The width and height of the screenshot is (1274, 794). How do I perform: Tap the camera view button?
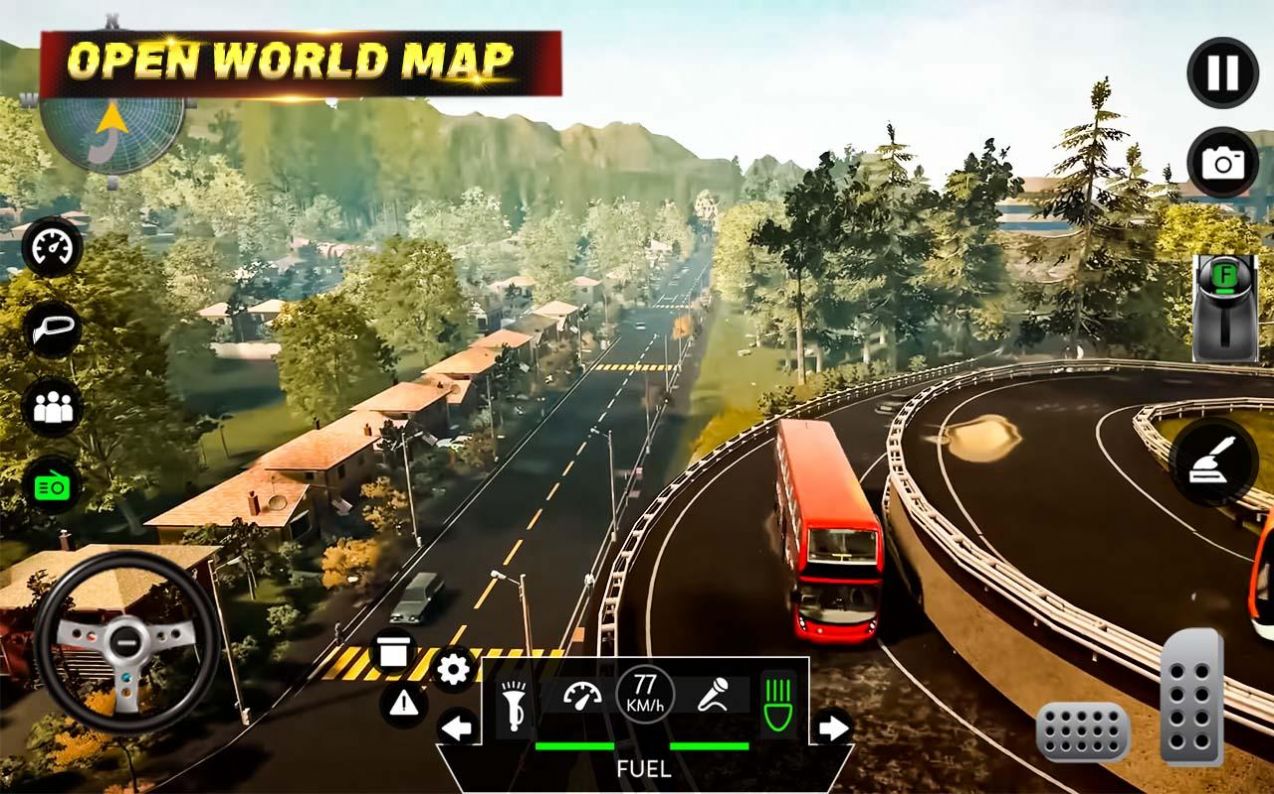[x=1222, y=162]
